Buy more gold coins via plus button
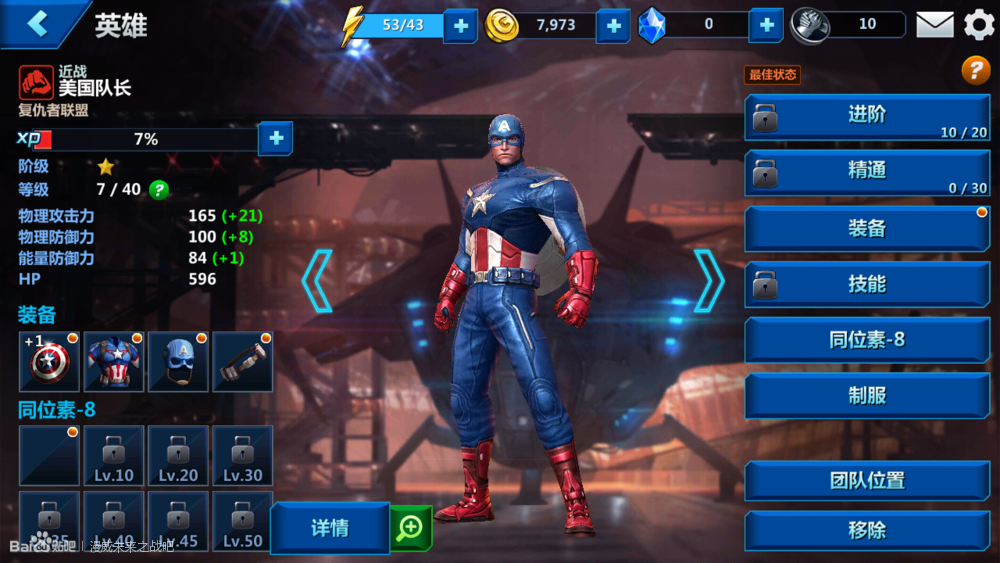 coord(613,25)
